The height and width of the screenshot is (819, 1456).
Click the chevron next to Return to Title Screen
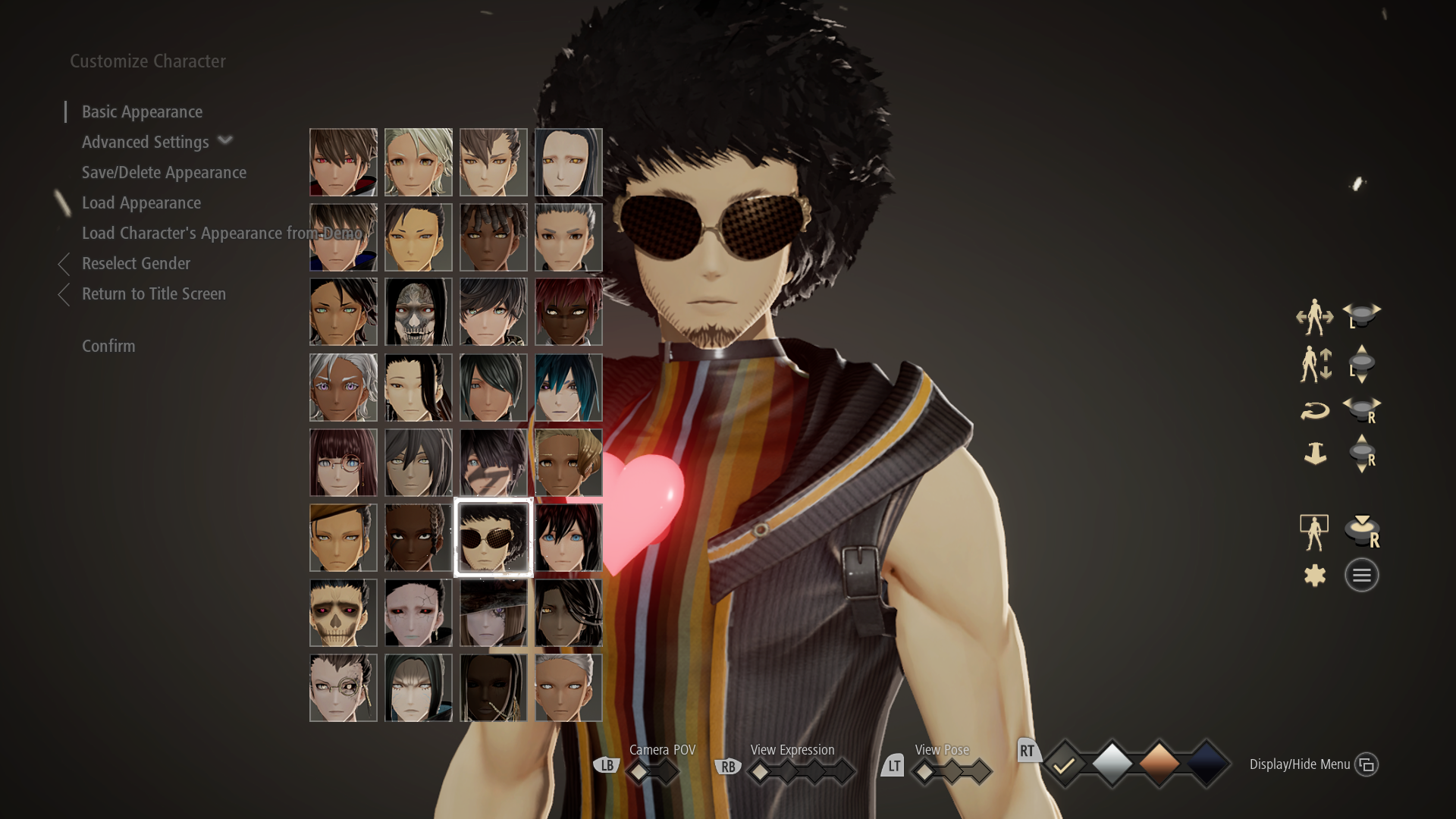pos(64,294)
